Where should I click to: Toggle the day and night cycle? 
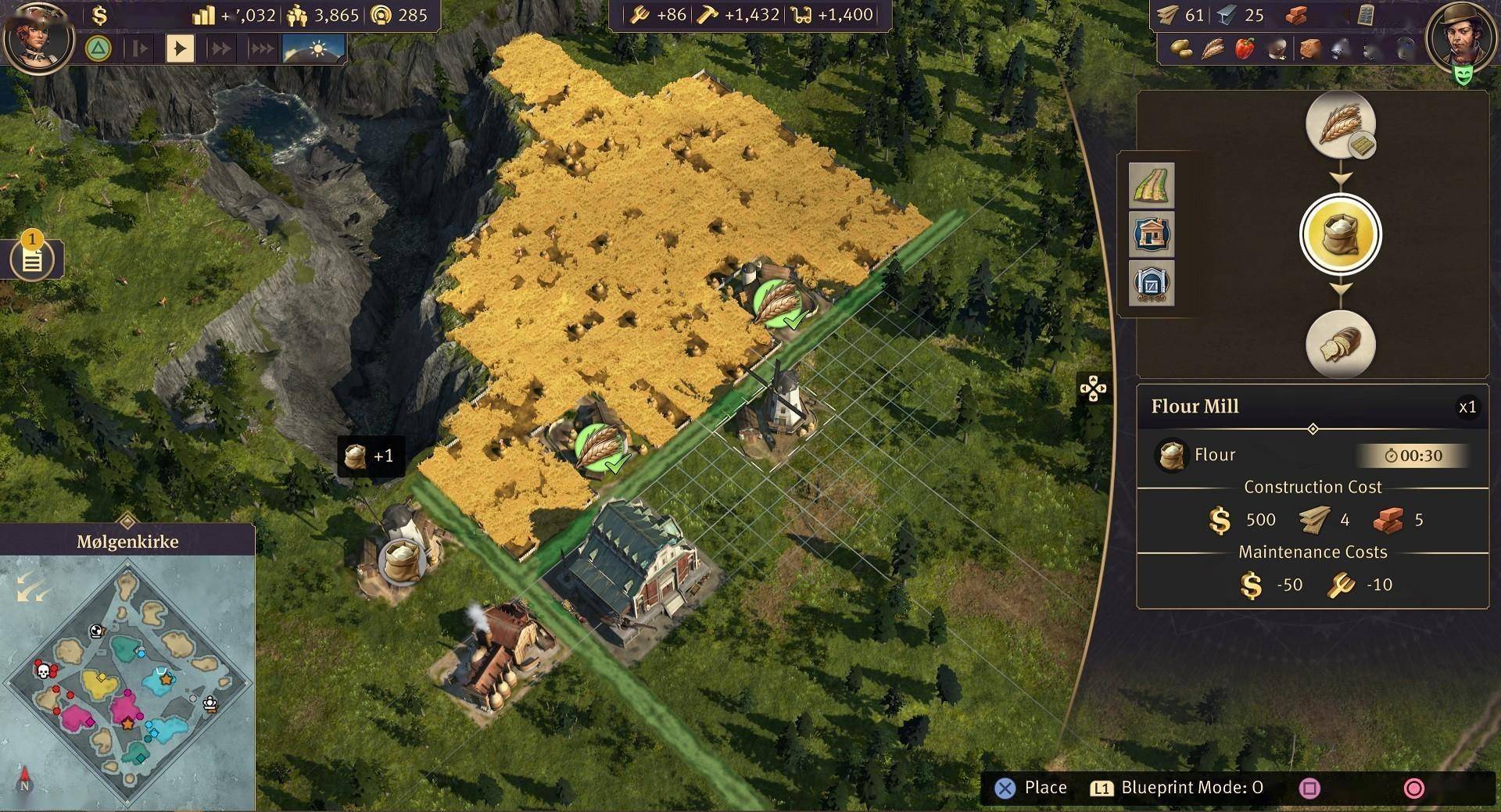pyautogui.click(x=313, y=48)
